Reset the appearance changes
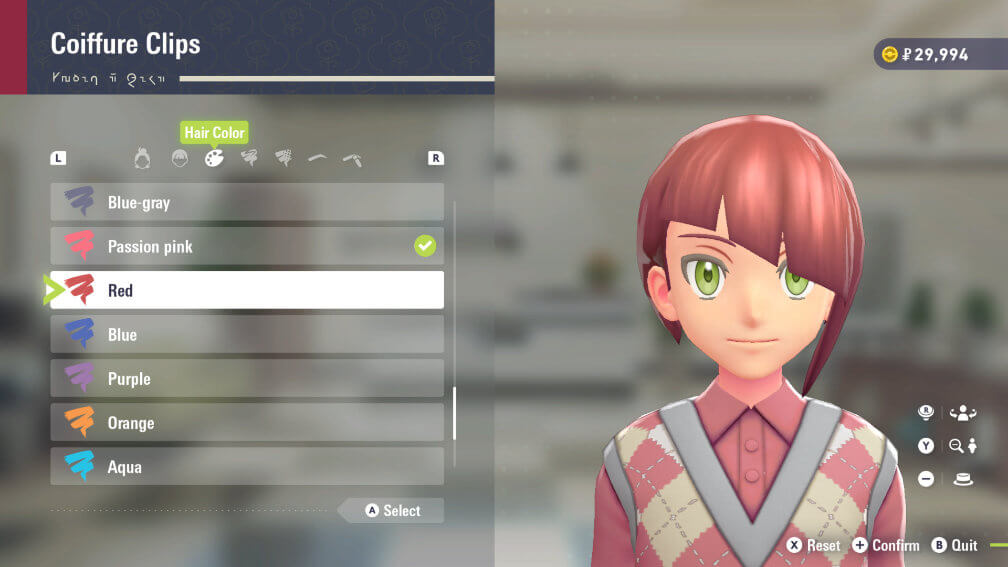Screen dimensions: 1008x567 click(814, 545)
